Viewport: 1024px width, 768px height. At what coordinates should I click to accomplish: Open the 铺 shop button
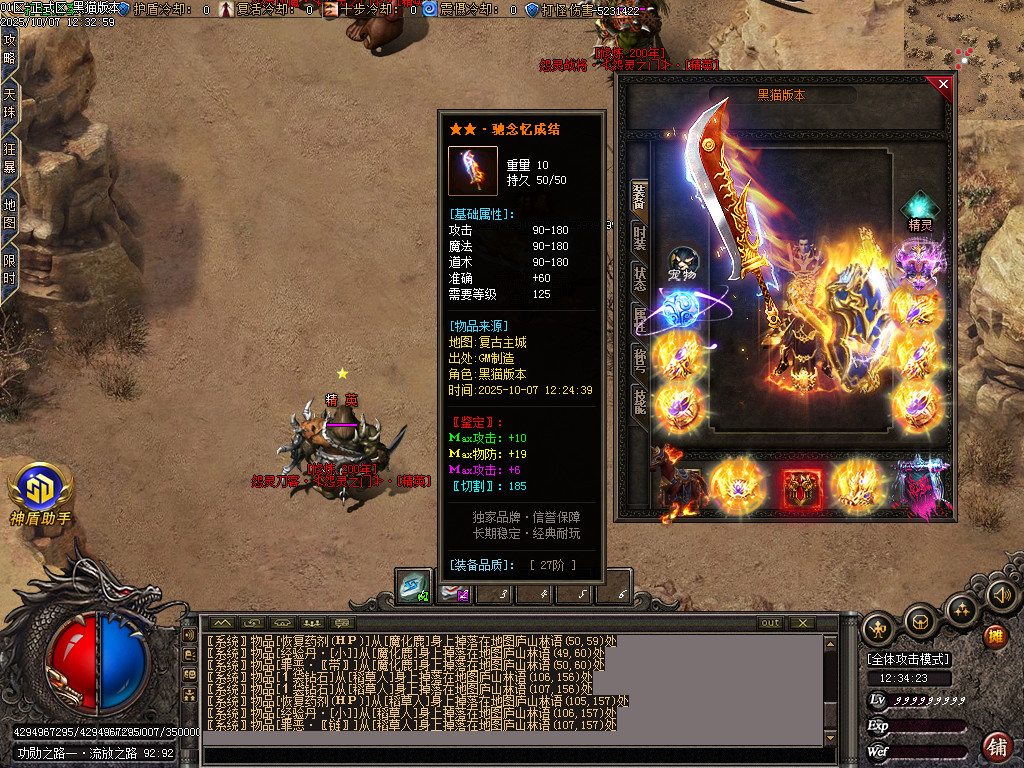996,745
